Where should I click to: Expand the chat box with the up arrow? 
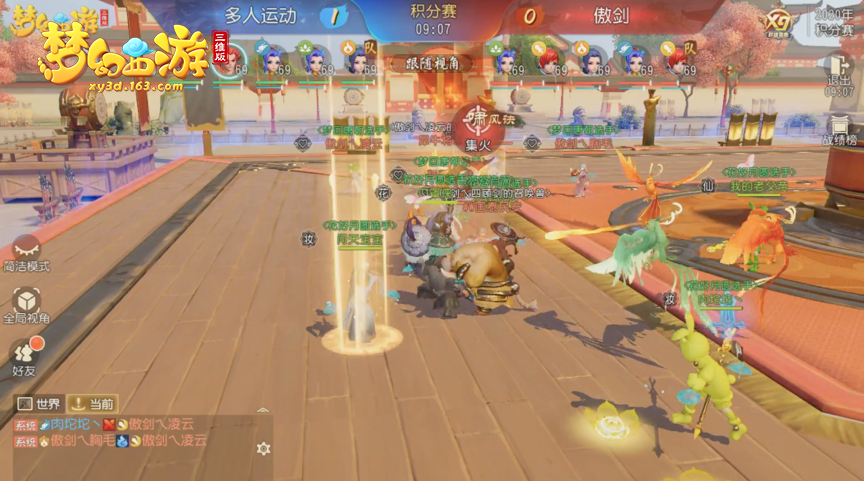(263, 410)
